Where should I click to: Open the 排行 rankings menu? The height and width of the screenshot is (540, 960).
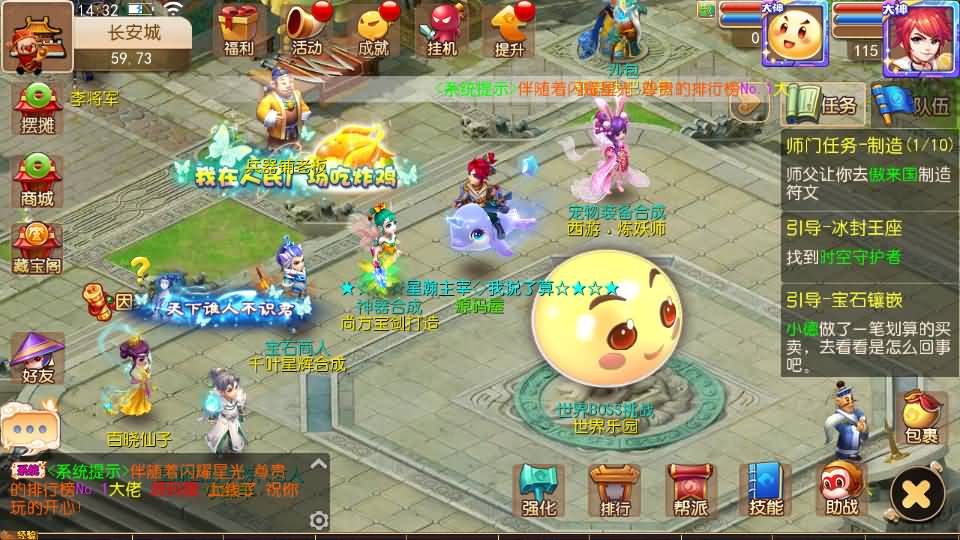click(614, 490)
